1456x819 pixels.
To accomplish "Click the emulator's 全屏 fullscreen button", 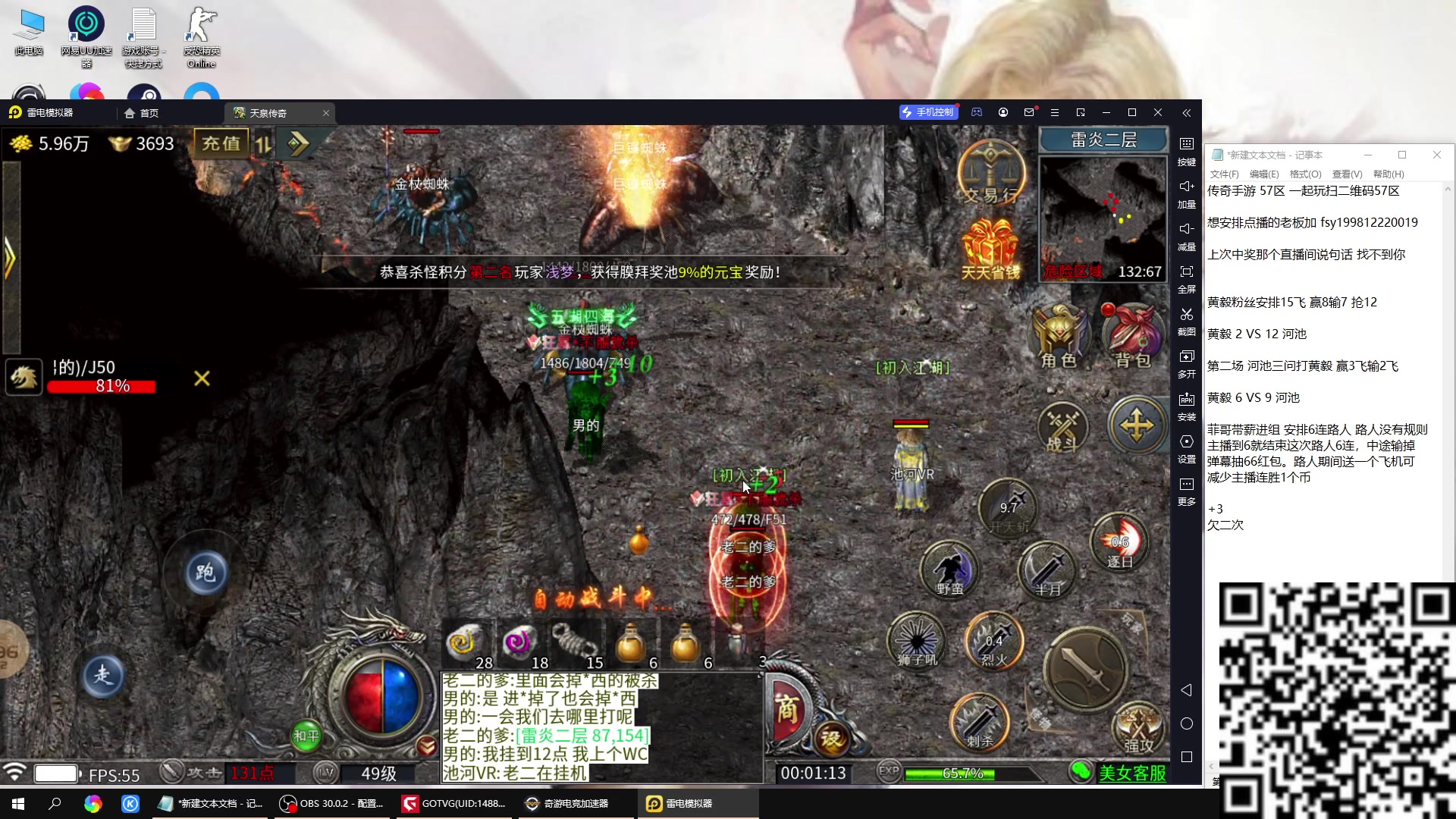I will 1187,278.
